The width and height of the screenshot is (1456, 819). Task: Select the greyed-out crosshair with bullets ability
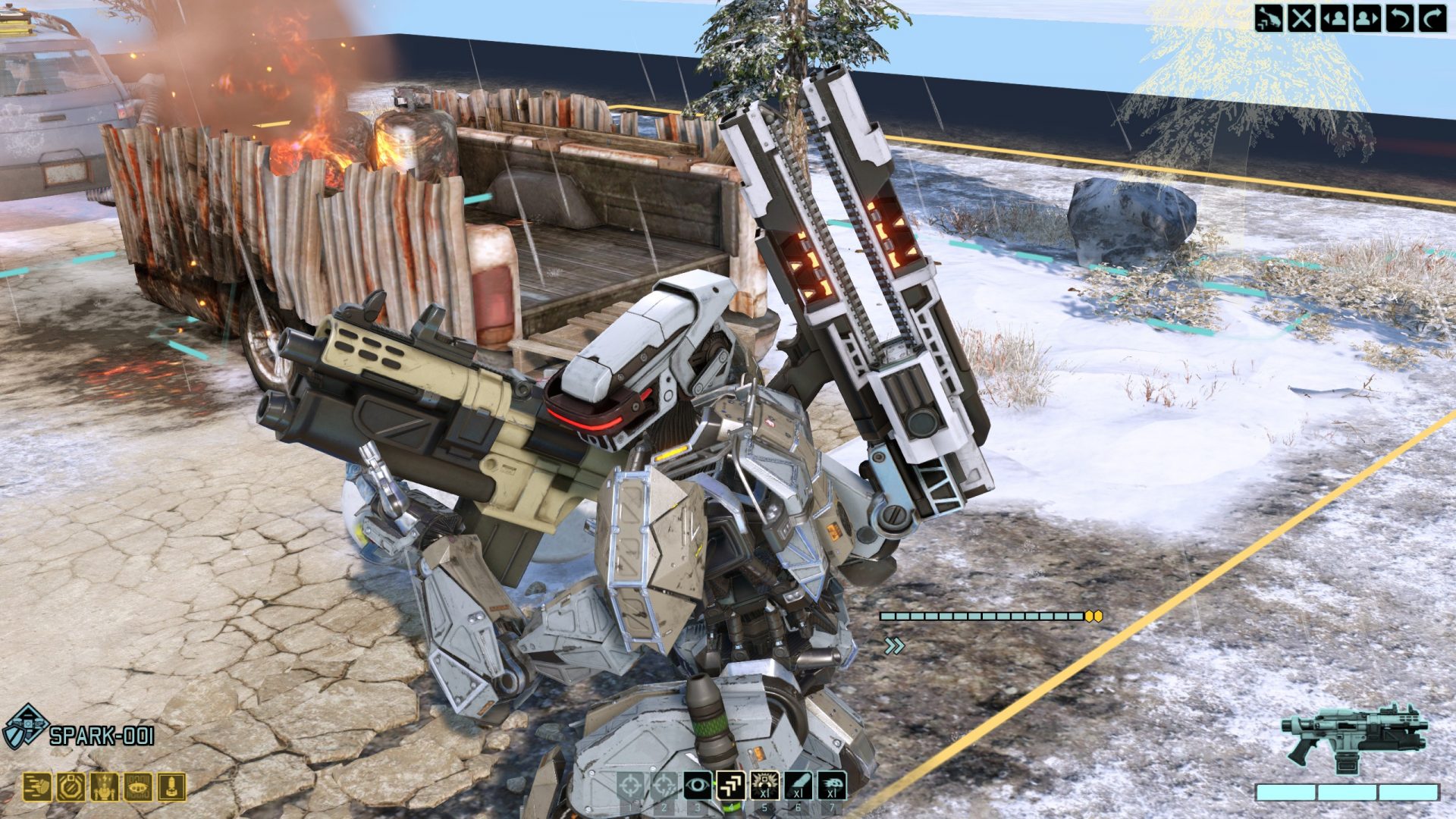(664, 786)
